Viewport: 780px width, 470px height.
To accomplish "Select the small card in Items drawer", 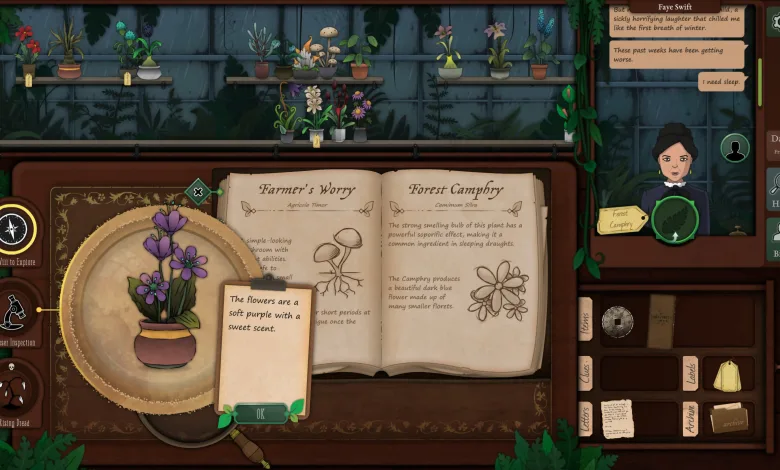I will pos(661,321).
